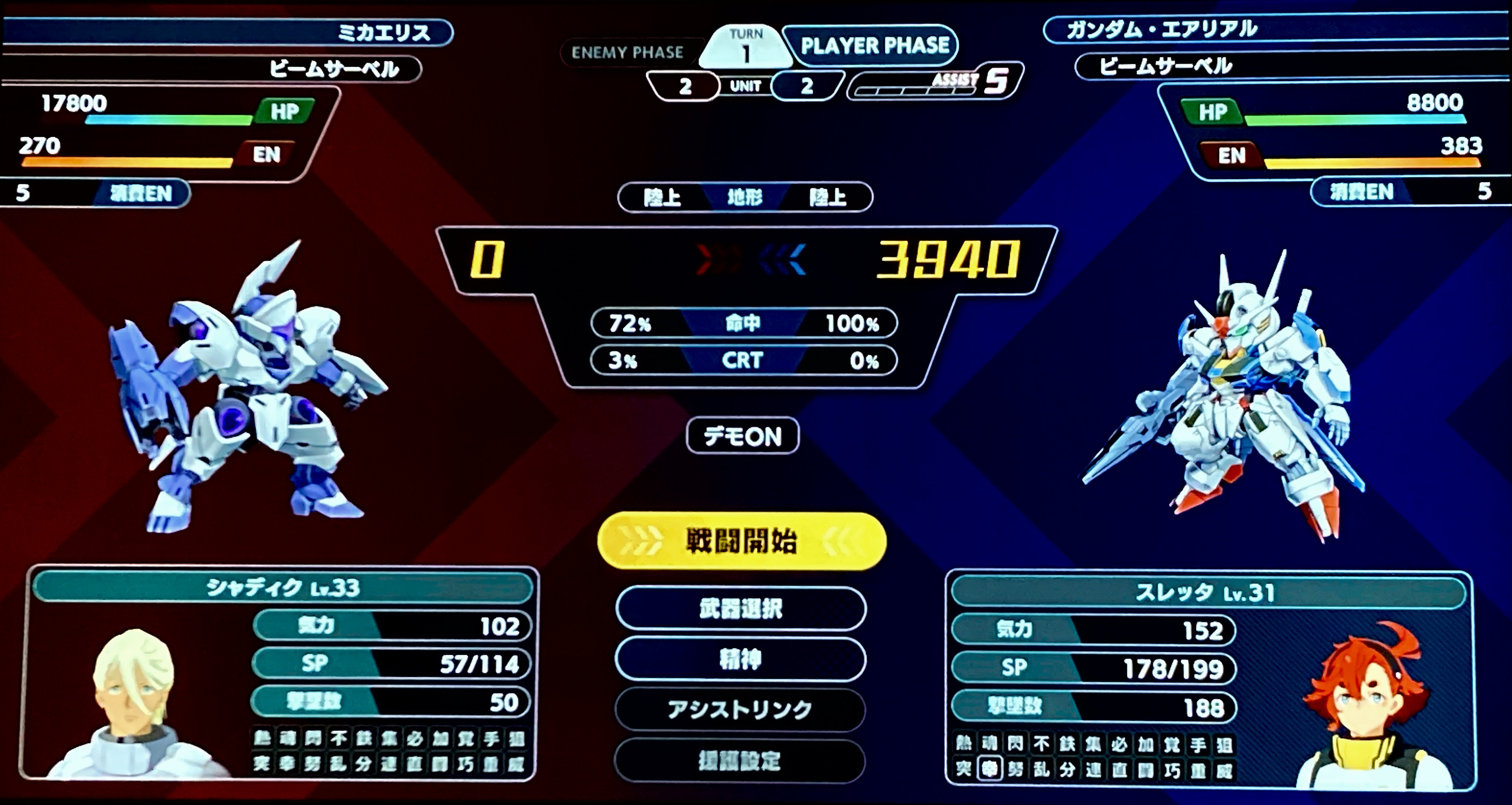Screen dimensions: 1512x805
Task: Toggle the デモON battle animation setting
Action: [743, 436]
